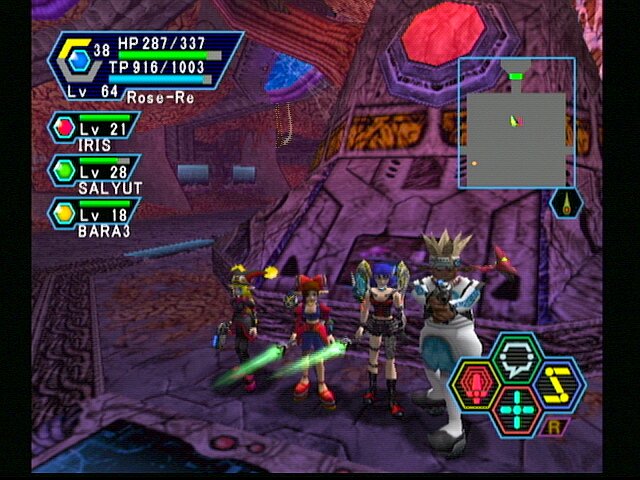Viewport: 640px width, 480px height.
Task: Click the Rose-Re player status panel
Action: coord(150,66)
